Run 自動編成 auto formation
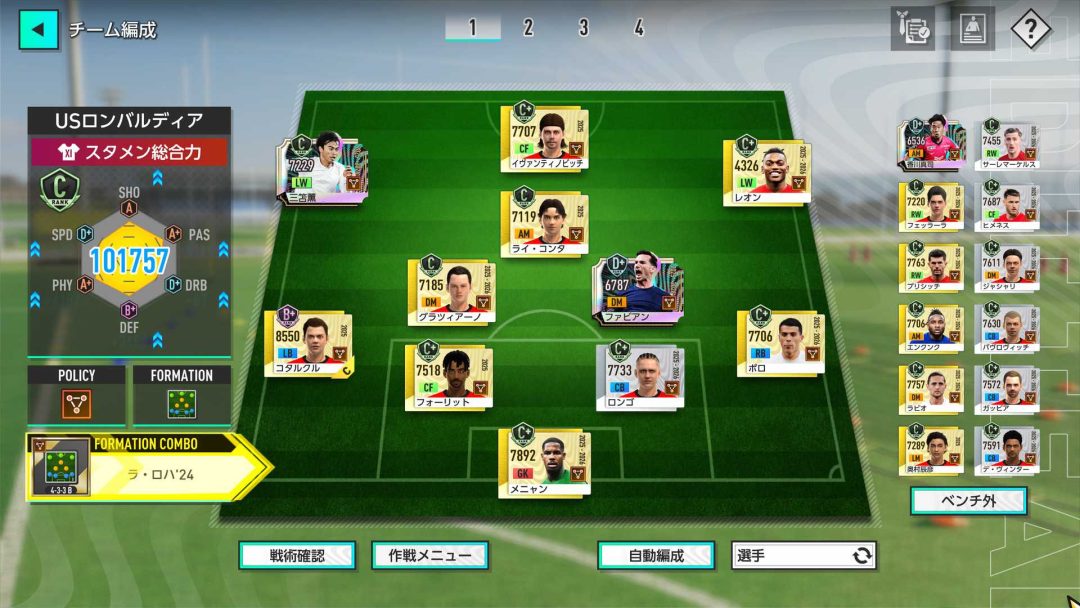1080x608 pixels. click(656, 556)
